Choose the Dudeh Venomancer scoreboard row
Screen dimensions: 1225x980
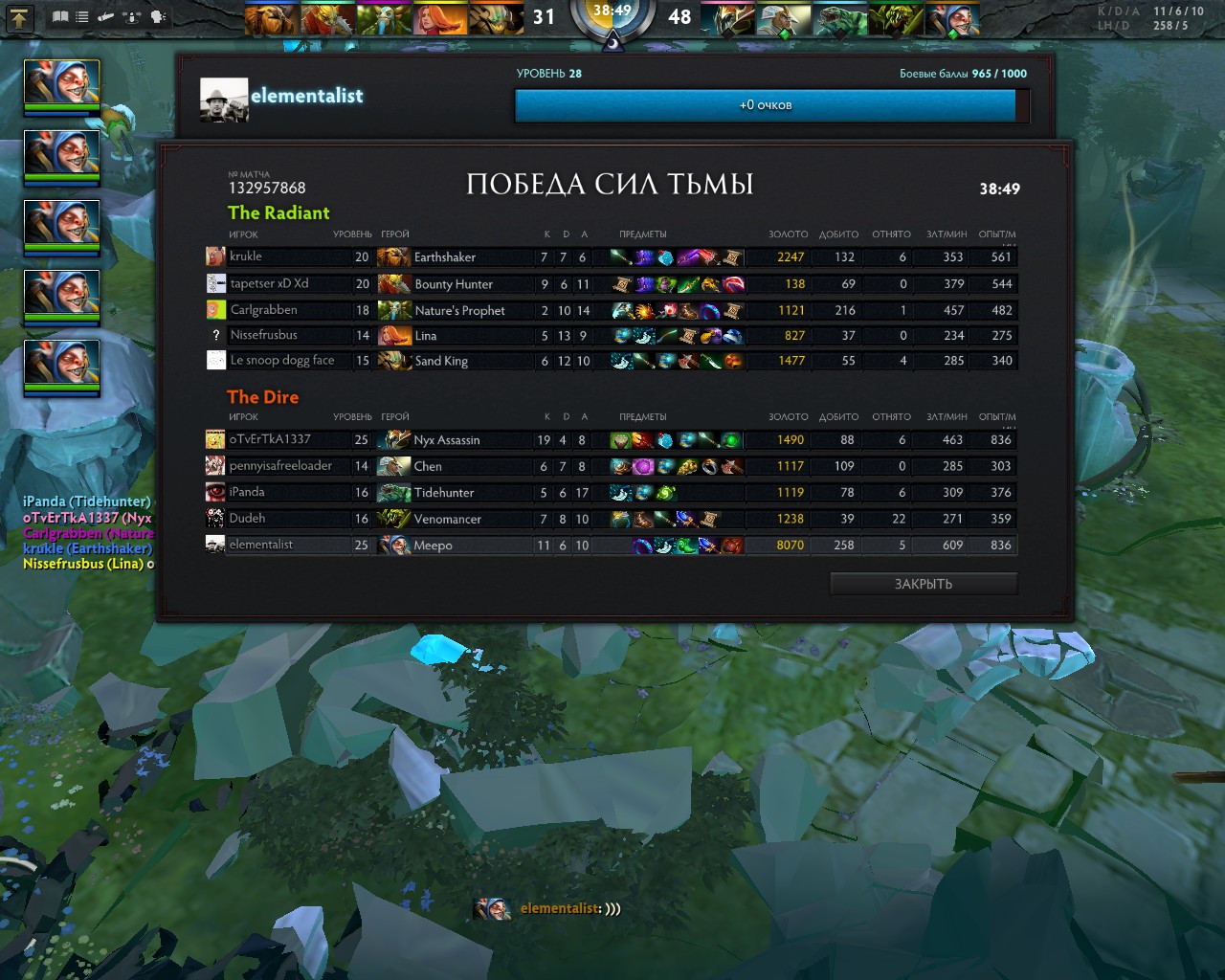[611, 519]
